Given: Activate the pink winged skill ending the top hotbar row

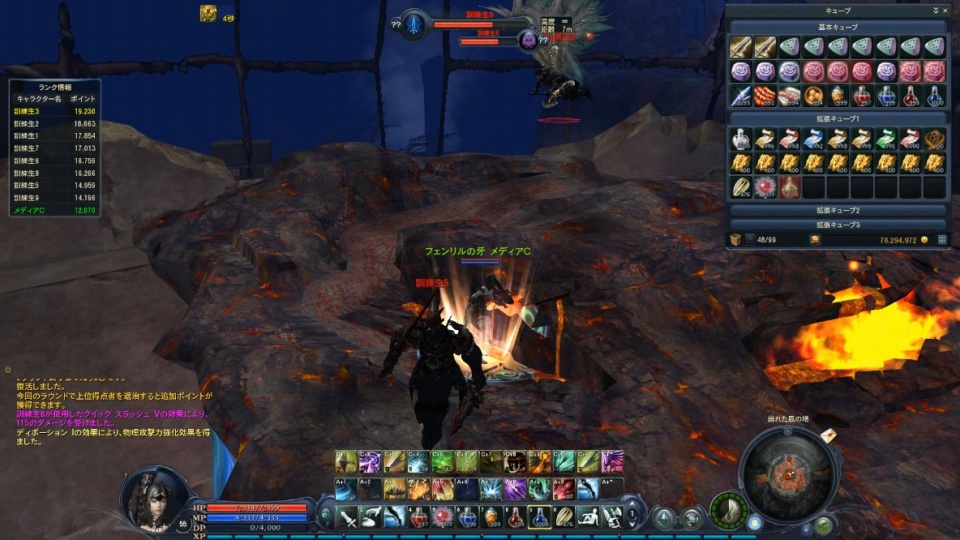Looking at the screenshot, I should click(612, 460).
